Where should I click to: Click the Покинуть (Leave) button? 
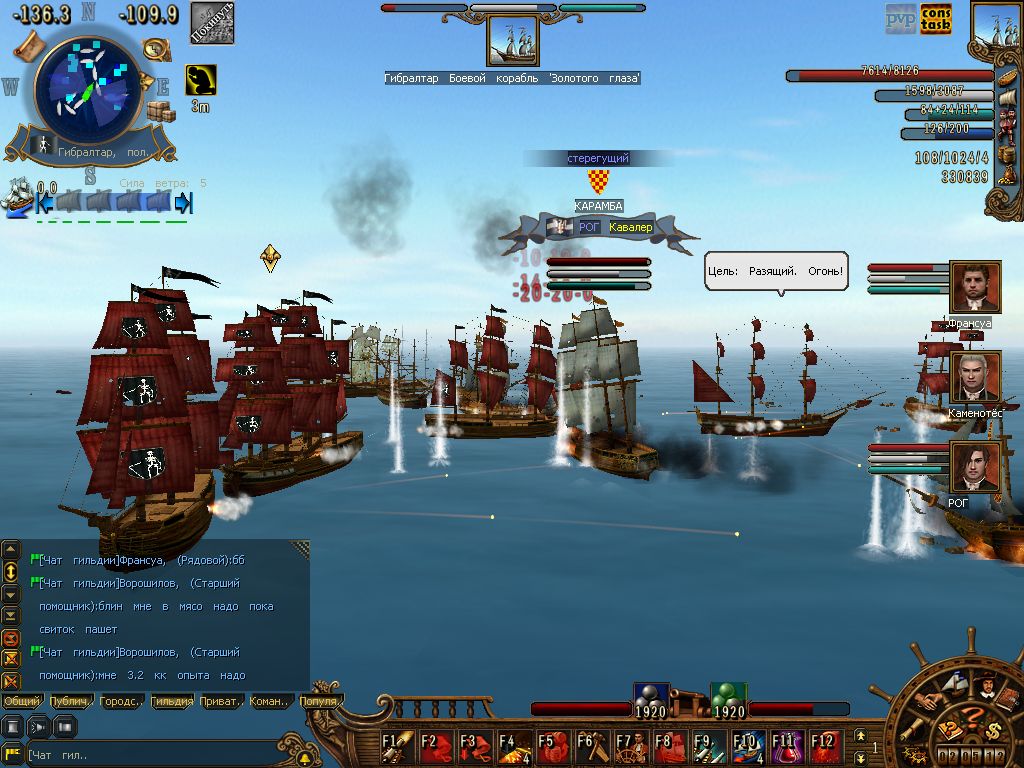[212, 22]
